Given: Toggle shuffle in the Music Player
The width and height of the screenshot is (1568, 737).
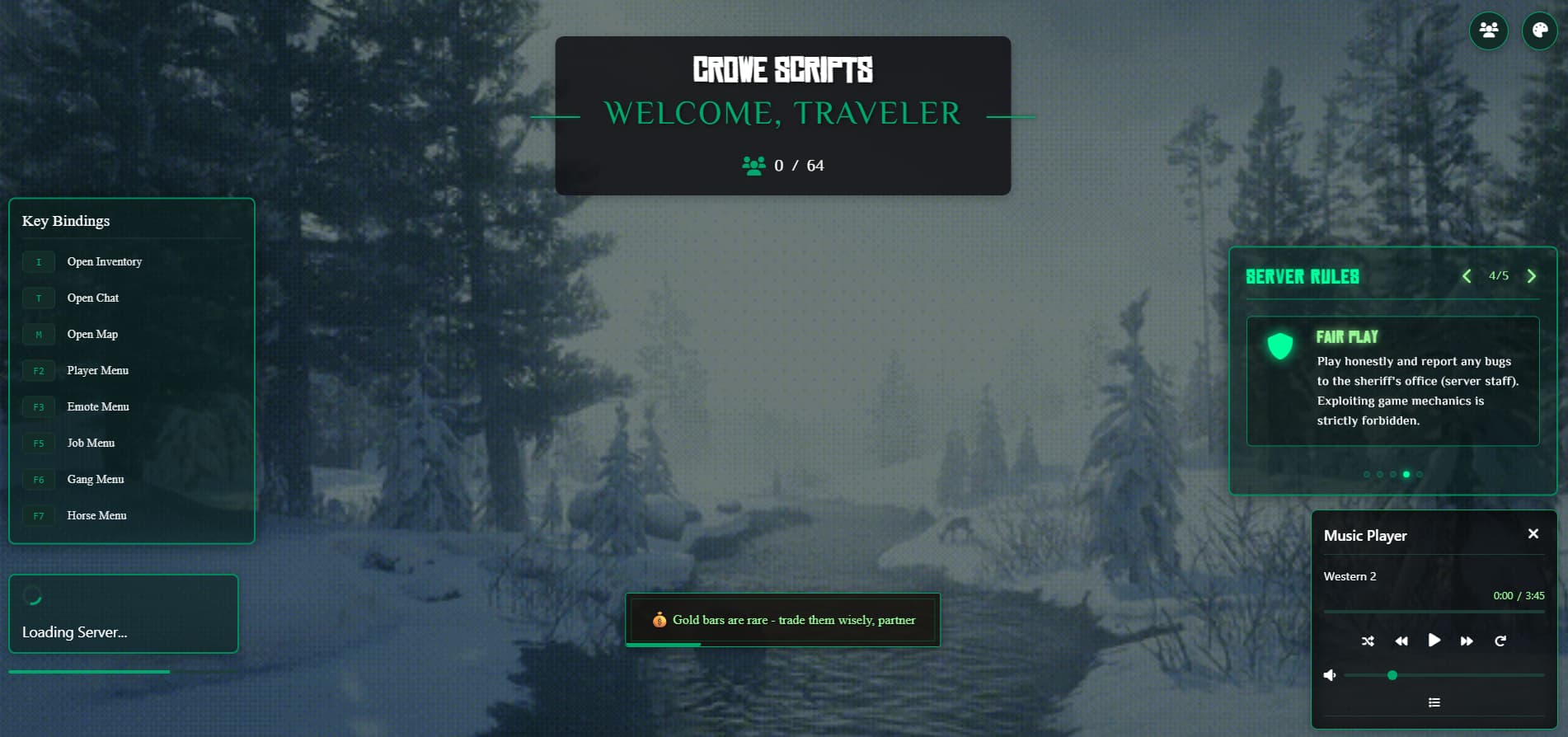Looking at the screenshot, I should pos(1368,641).
